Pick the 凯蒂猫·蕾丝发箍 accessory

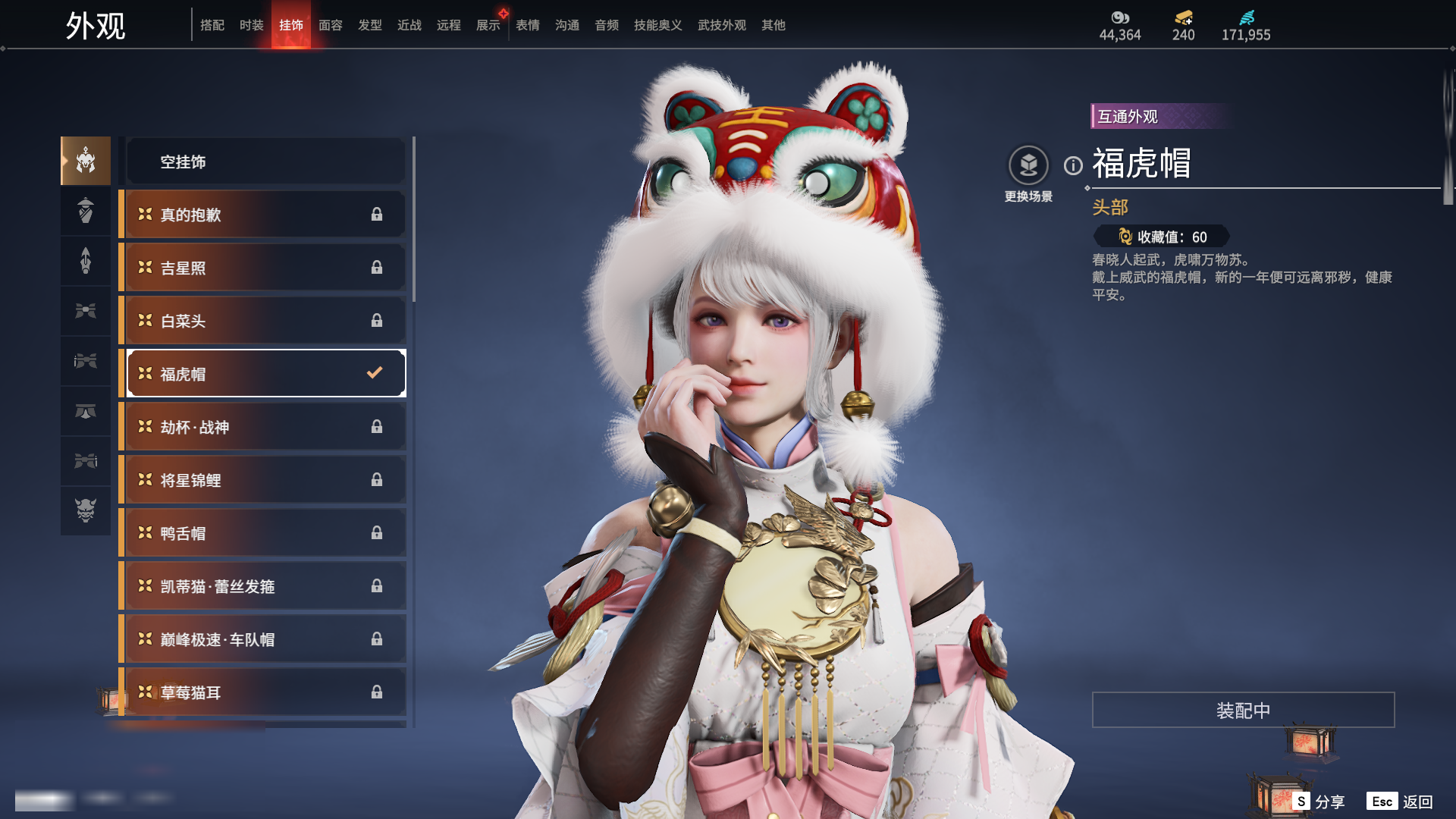coord(265,586)
